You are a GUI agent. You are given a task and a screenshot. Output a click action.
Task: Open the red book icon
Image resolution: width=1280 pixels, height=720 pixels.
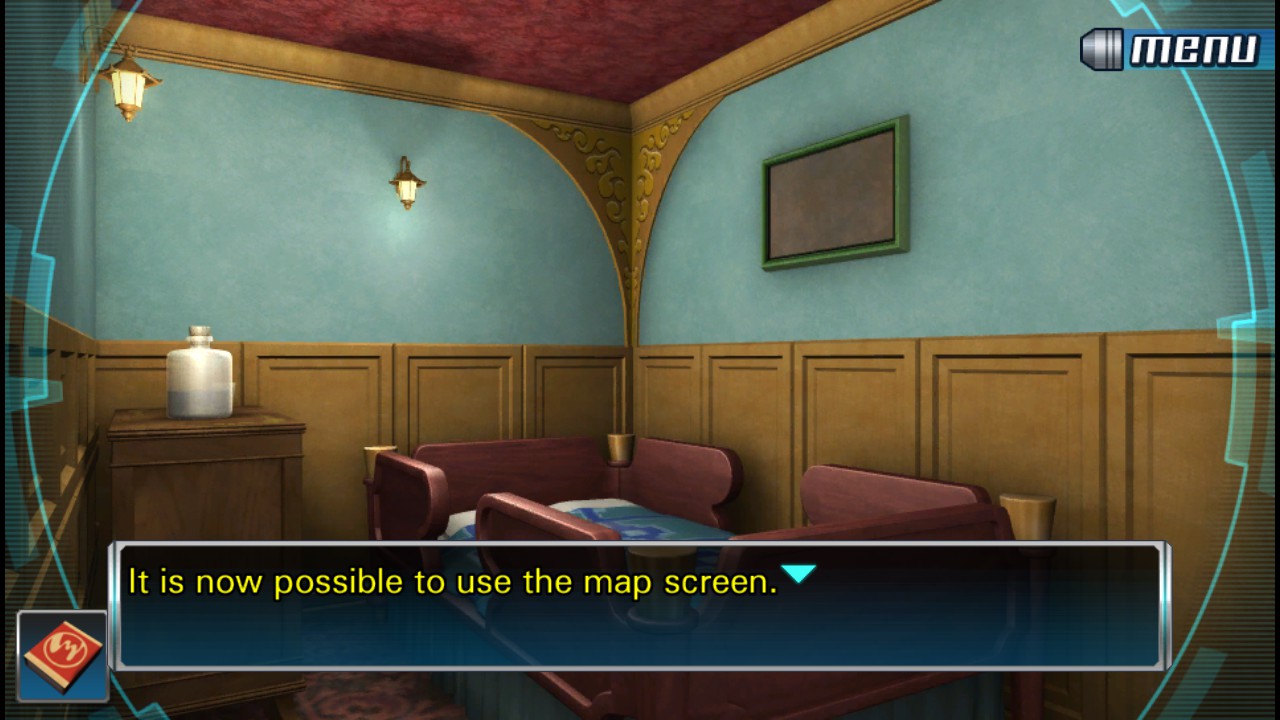[x=62, y=655]
